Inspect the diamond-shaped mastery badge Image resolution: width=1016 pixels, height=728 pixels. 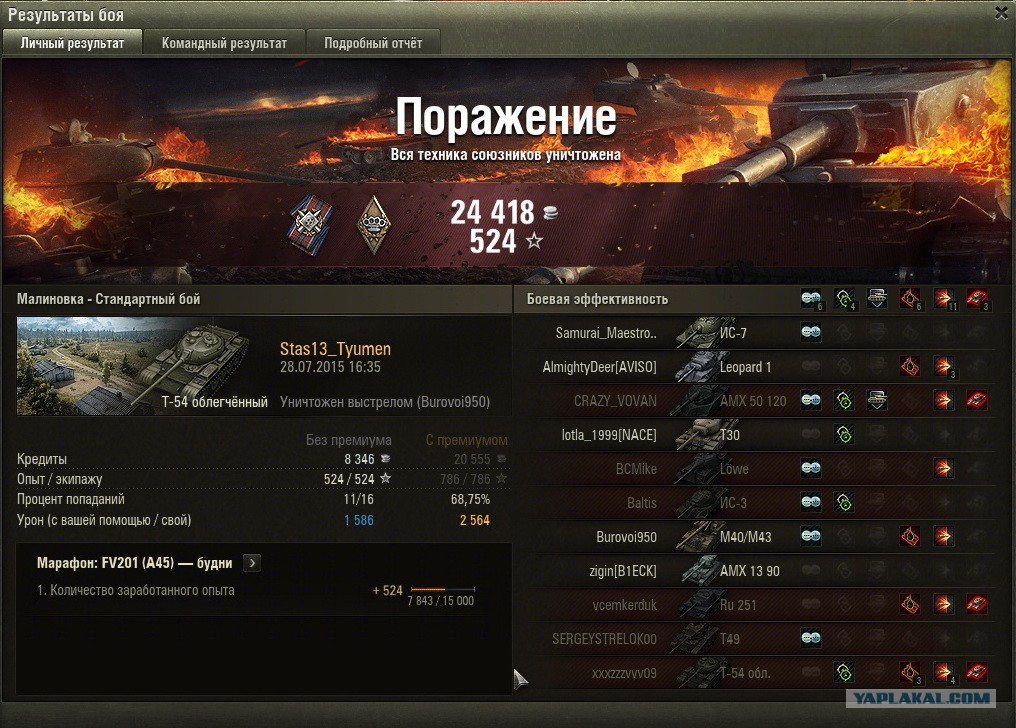[x=373, y=226]
